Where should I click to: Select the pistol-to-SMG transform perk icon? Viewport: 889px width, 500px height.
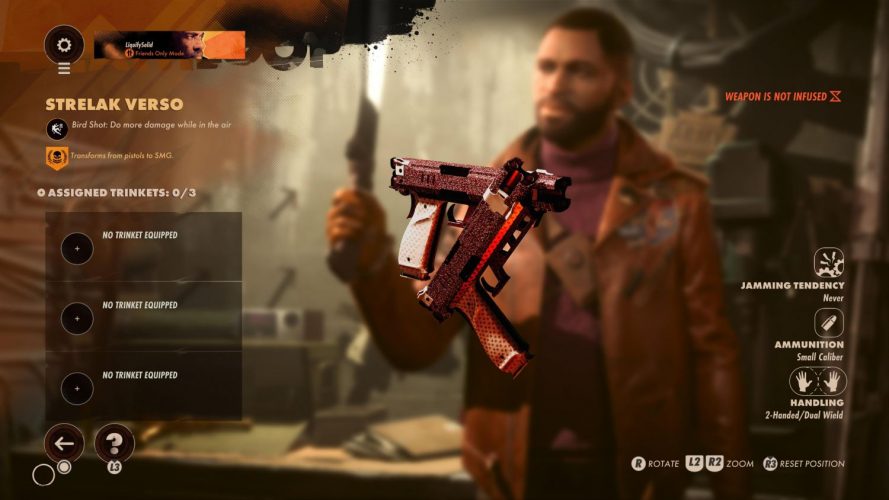(x=56, y=157)
